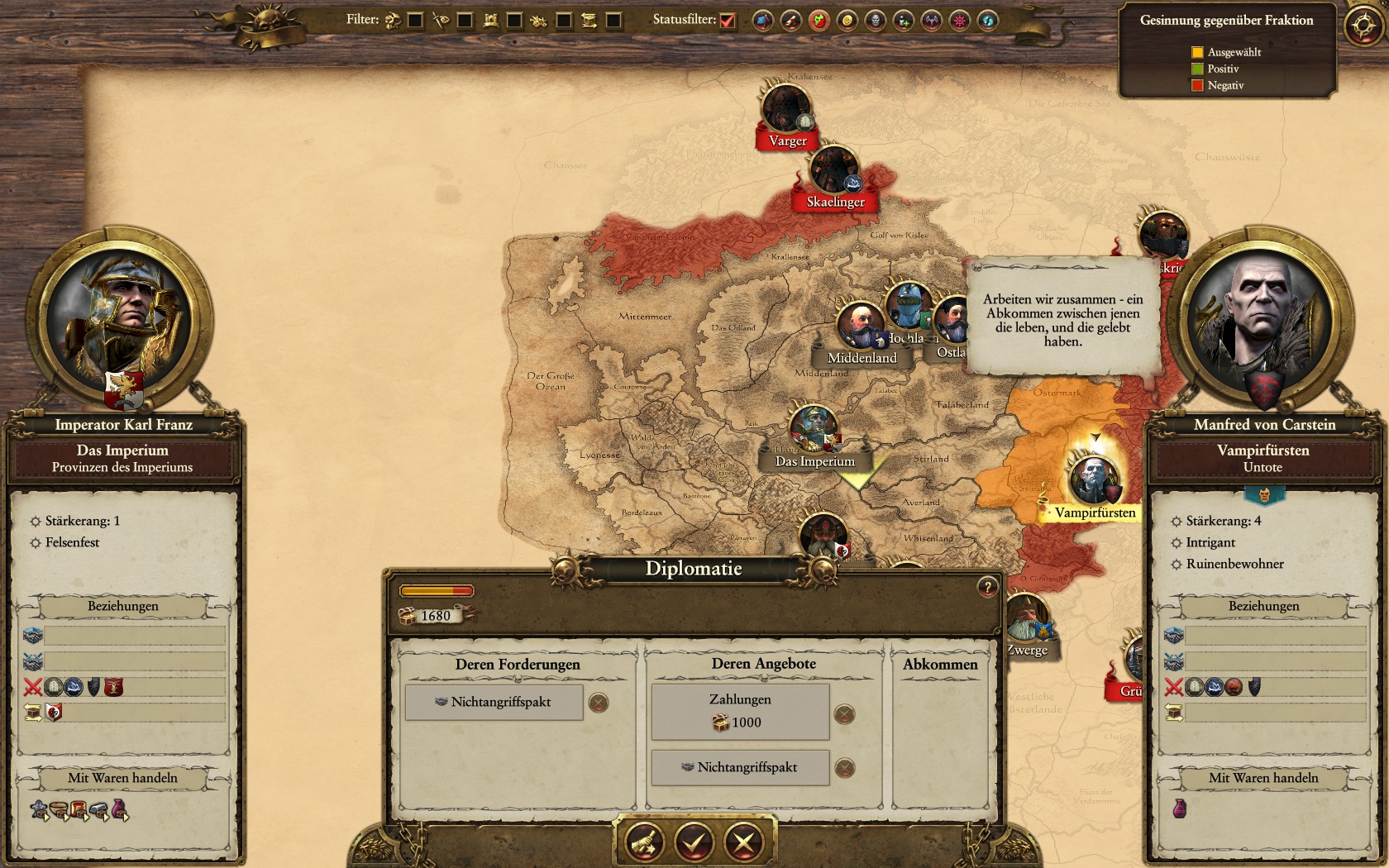The image size is (1389, 868).
Task: Select the Zwerge faction marker
Action: [x=1026, y=620]
